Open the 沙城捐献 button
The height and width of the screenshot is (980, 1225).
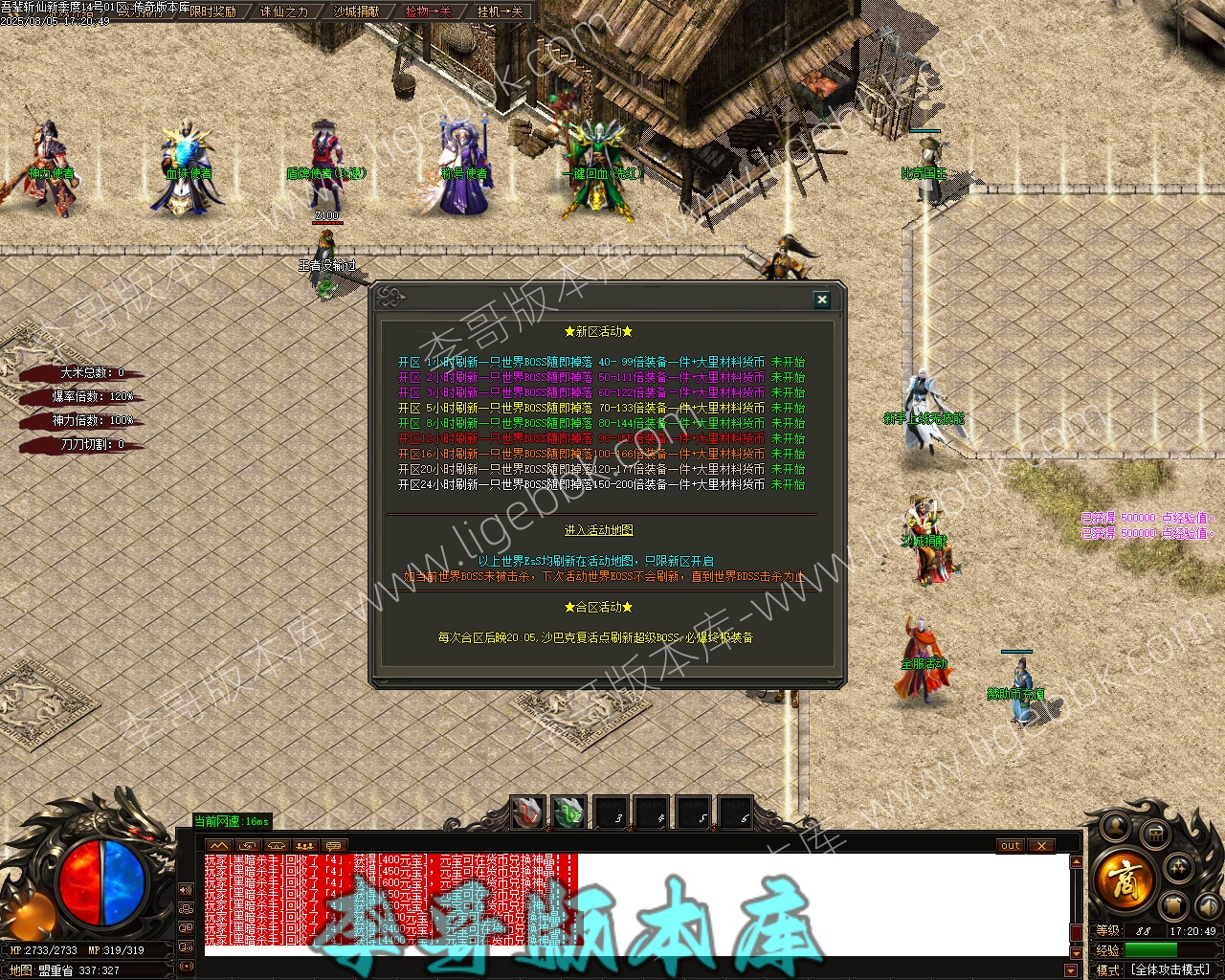pos(356,11)
